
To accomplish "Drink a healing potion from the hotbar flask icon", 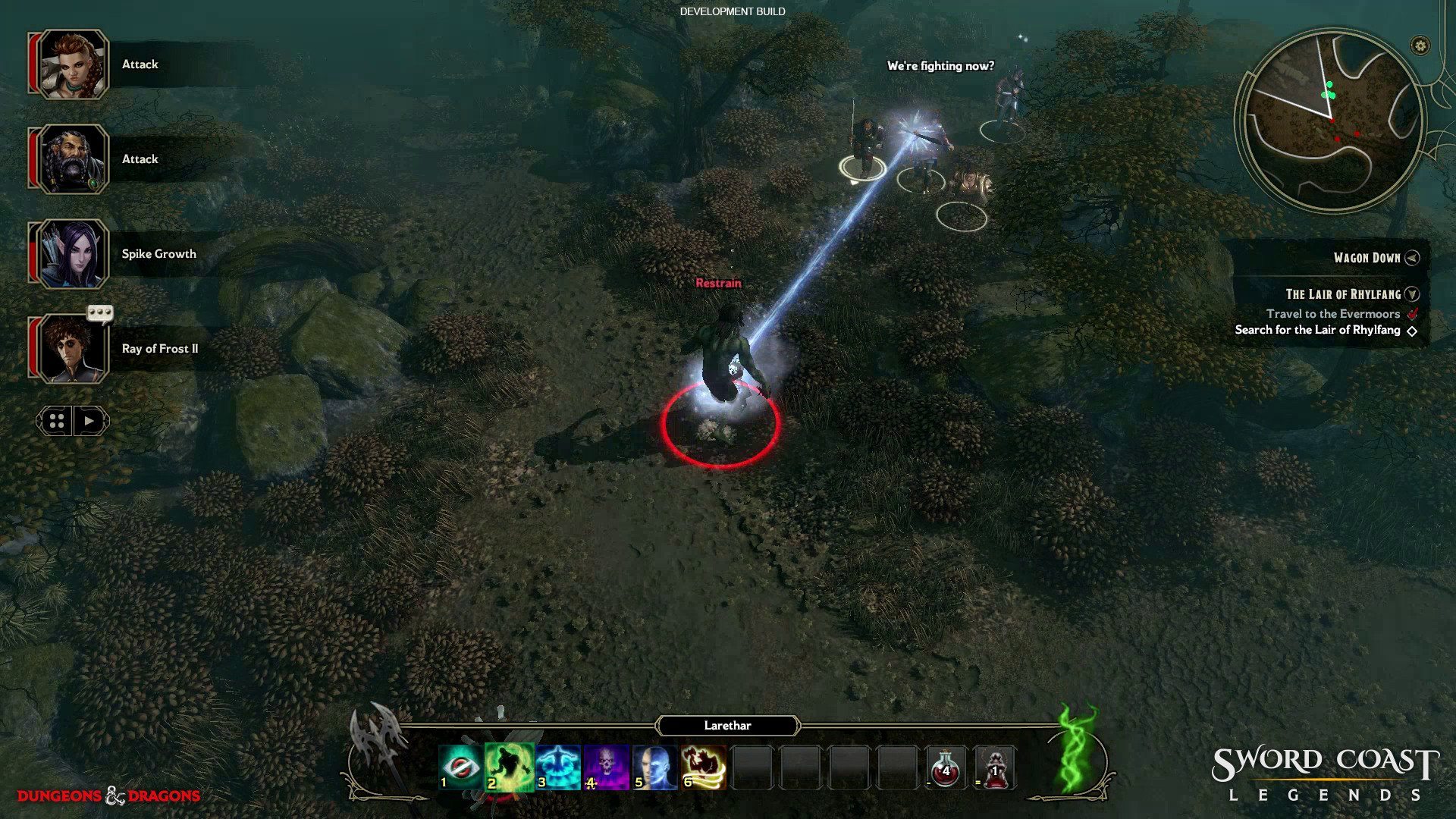I will pyautogui.click(x=946, y=767).
